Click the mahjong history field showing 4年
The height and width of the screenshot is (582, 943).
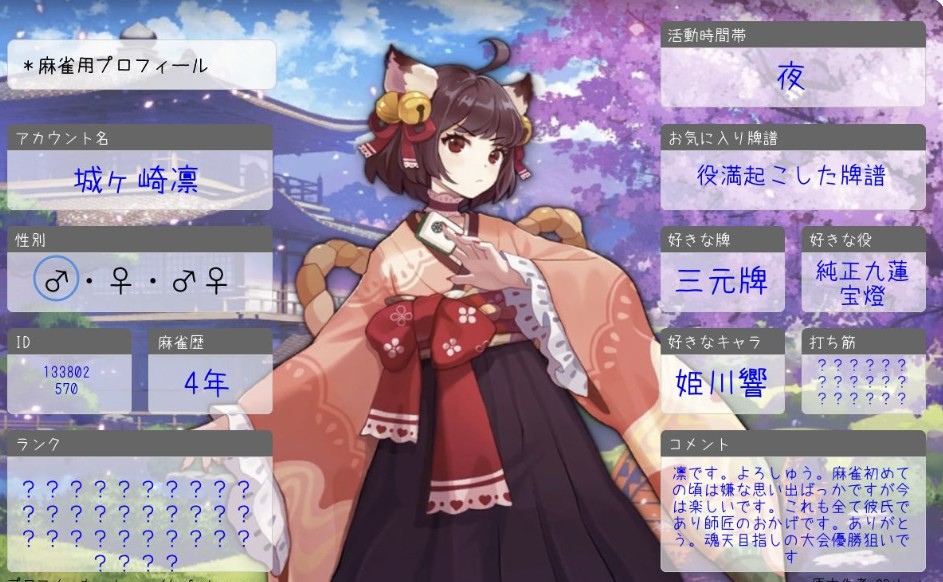(x=207, y=382)
